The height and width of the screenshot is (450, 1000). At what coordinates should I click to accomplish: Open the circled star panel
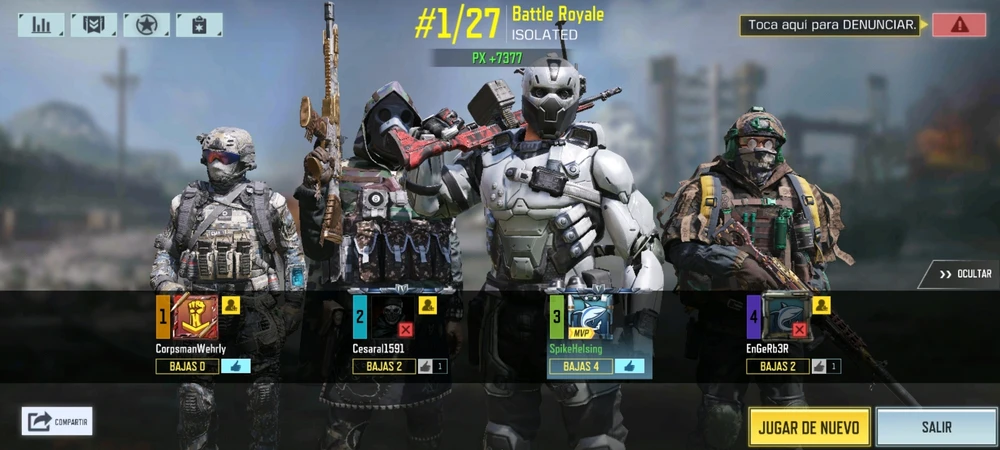[x=146, y=24]
